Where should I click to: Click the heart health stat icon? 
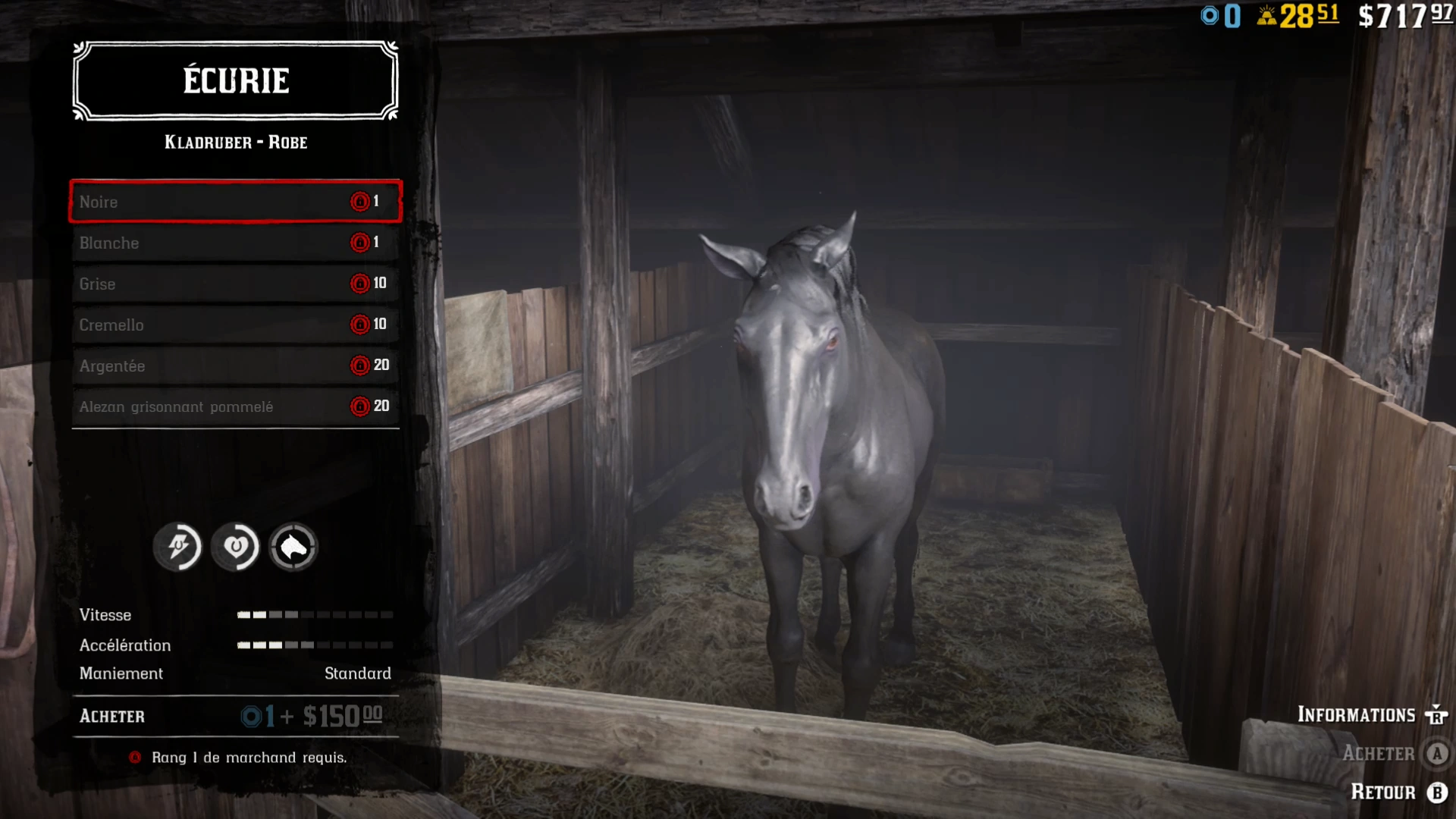tap(236, 547)
